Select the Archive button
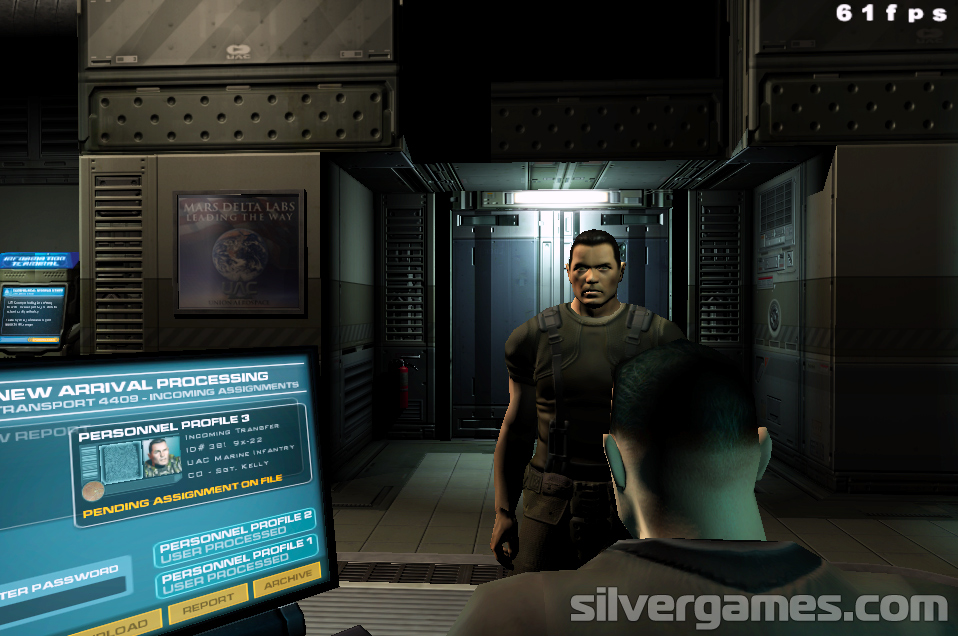 [x=286, y=580]
